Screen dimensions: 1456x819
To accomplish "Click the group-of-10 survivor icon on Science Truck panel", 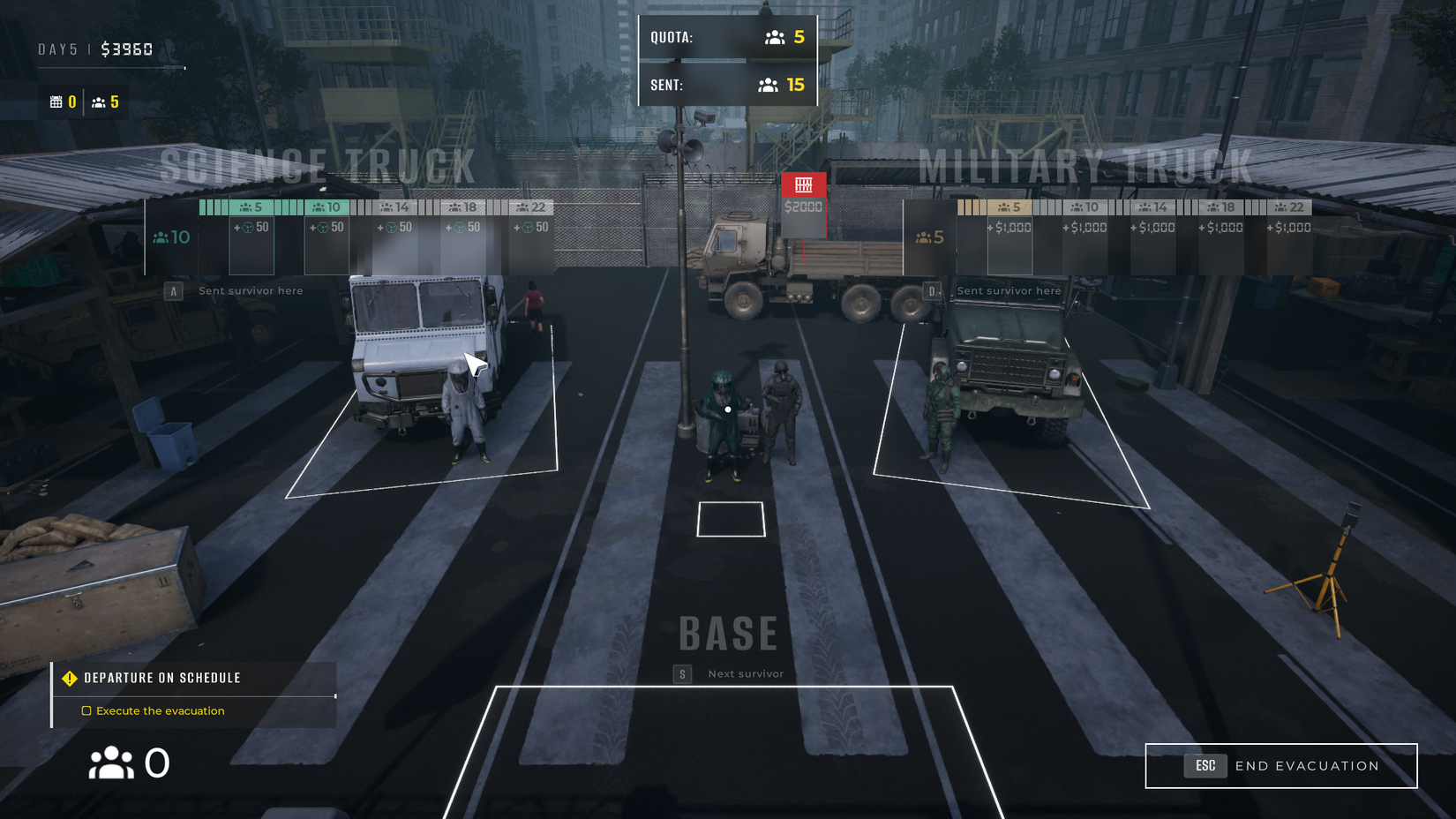I will click(x=161, y=237).
